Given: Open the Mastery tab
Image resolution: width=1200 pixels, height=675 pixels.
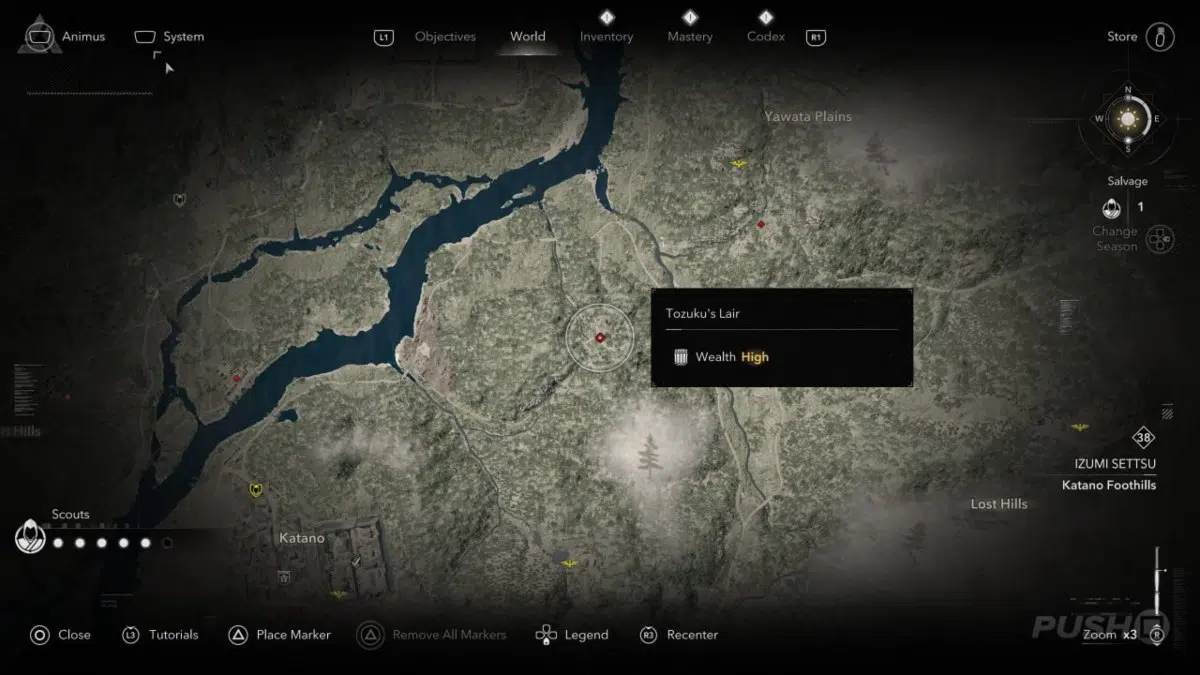Looking at the screenshot, I should pos(690,37).
